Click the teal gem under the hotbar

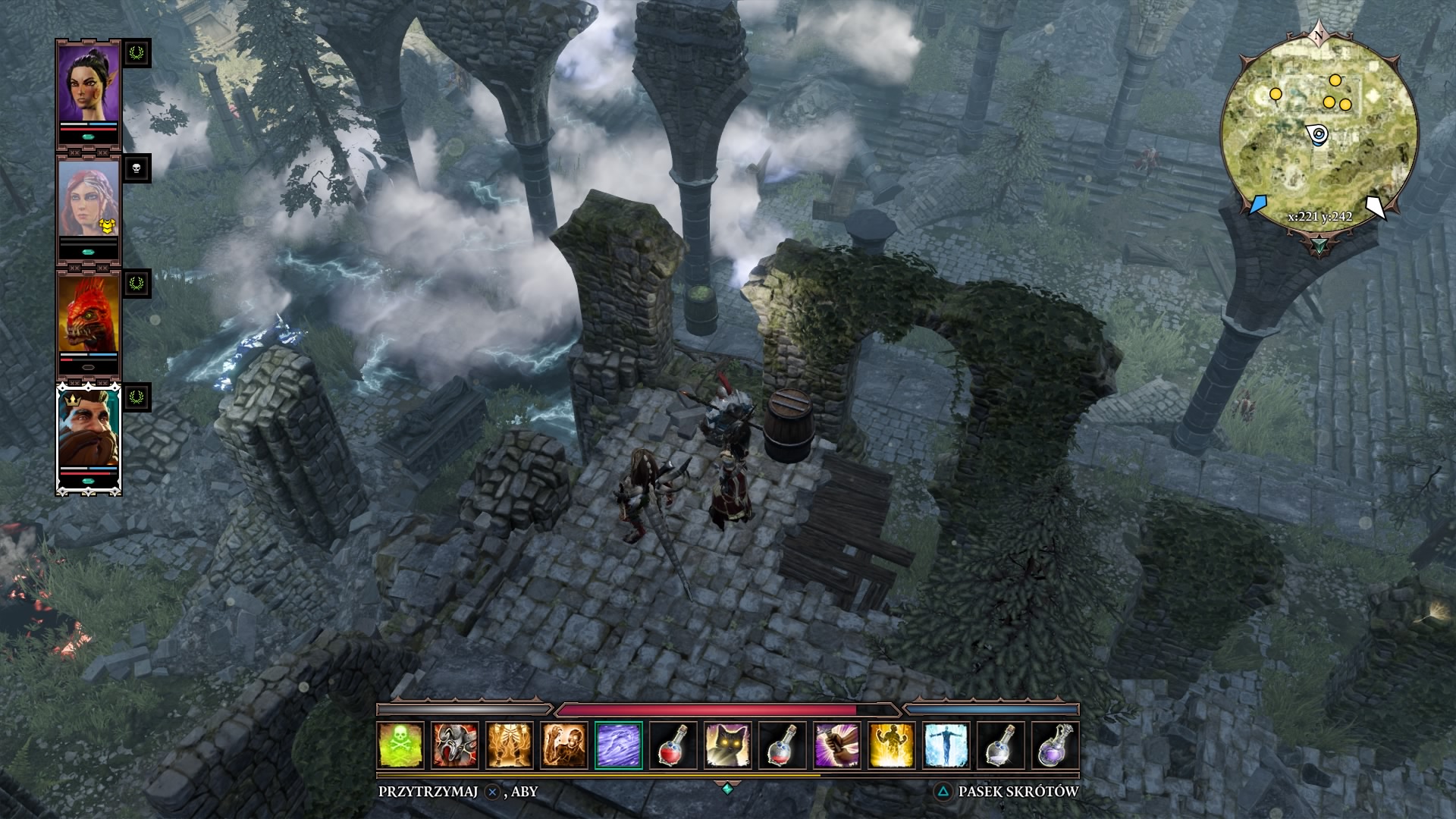[727, 789]
